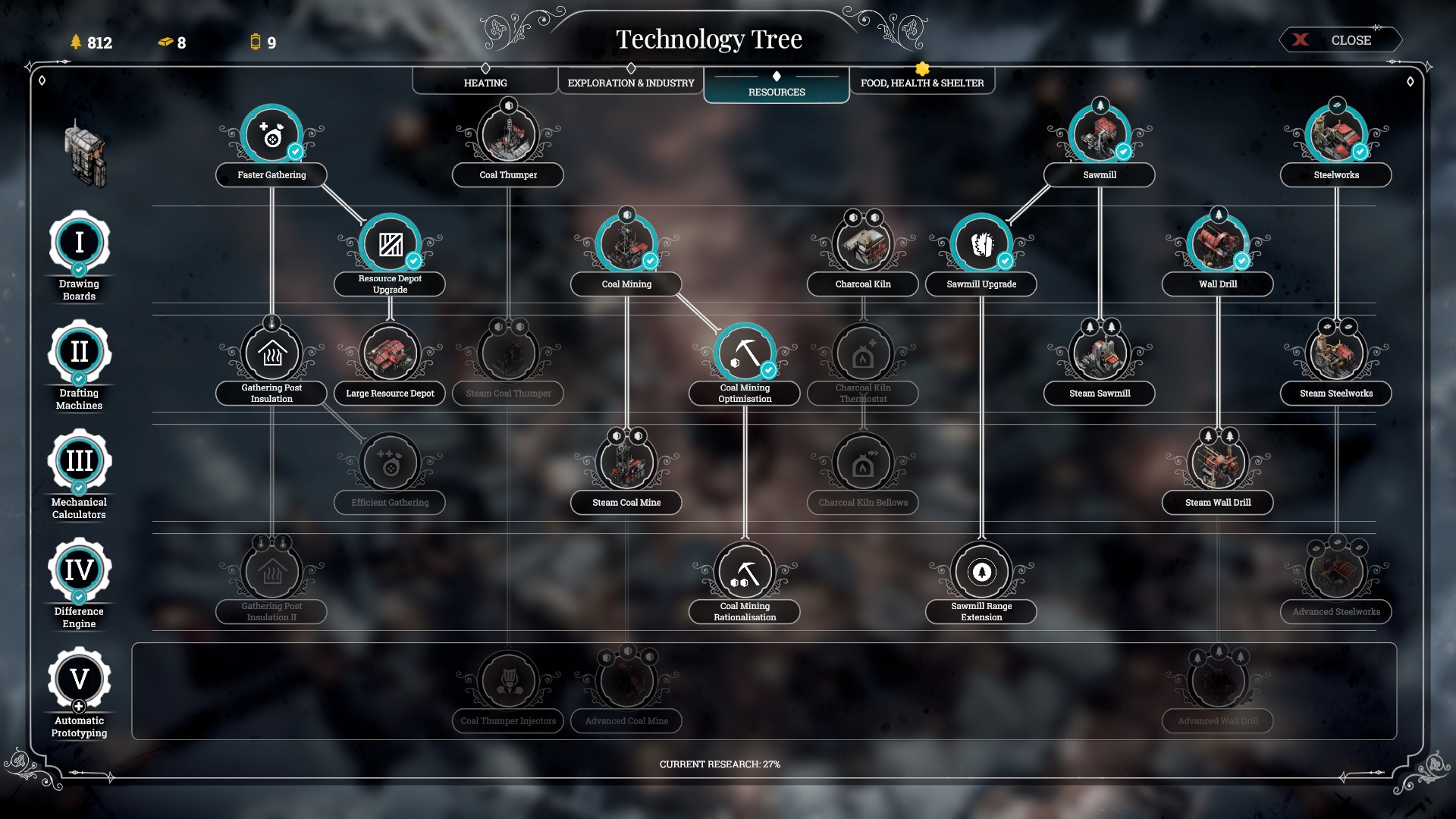Click the Close button
The height and width of the screenshot is (819, 1456).
pyautogui.click(x=1341, y=39)
